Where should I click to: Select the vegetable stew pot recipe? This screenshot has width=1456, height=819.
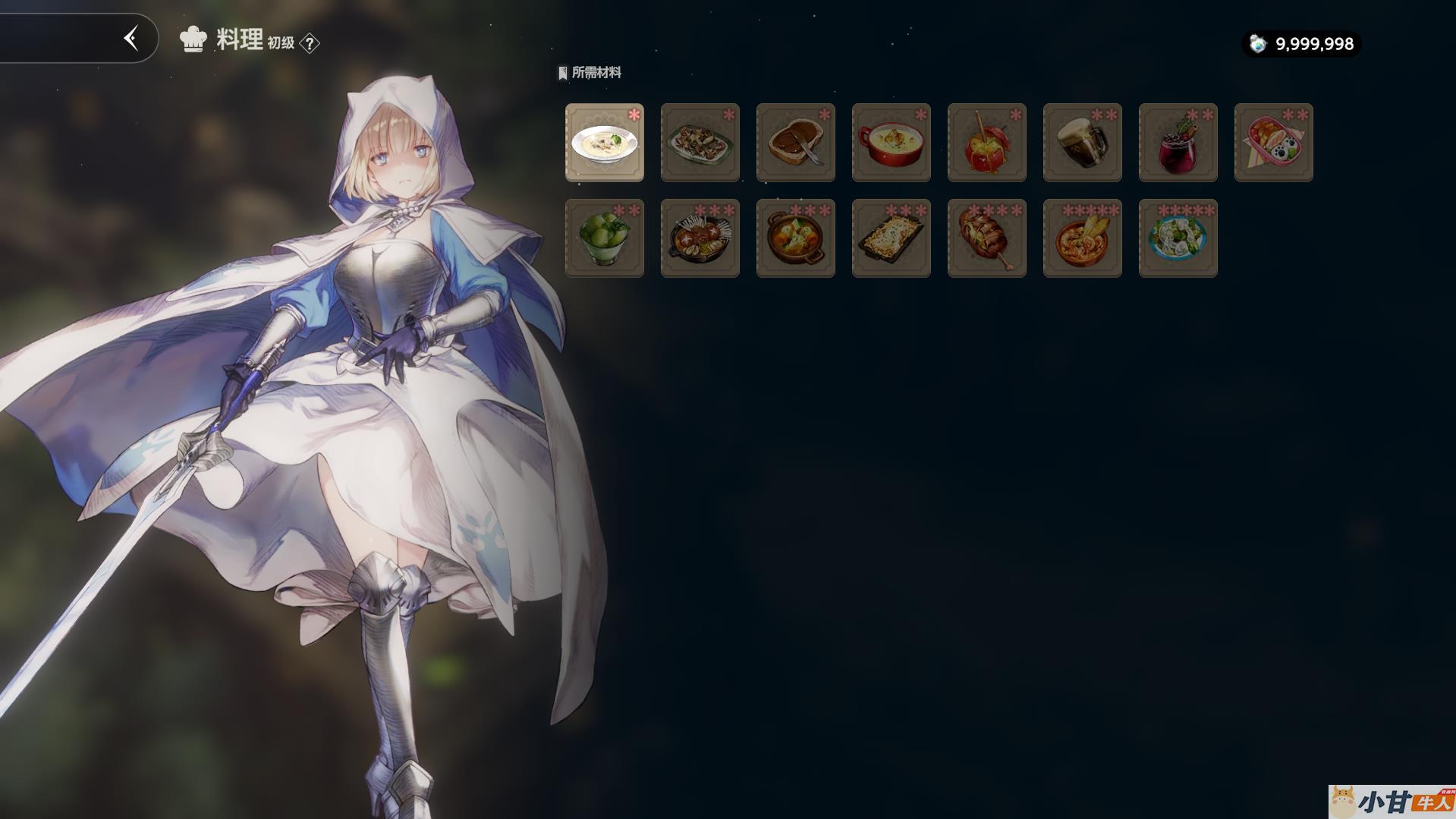pyautogui.click(x=795, y=238)
